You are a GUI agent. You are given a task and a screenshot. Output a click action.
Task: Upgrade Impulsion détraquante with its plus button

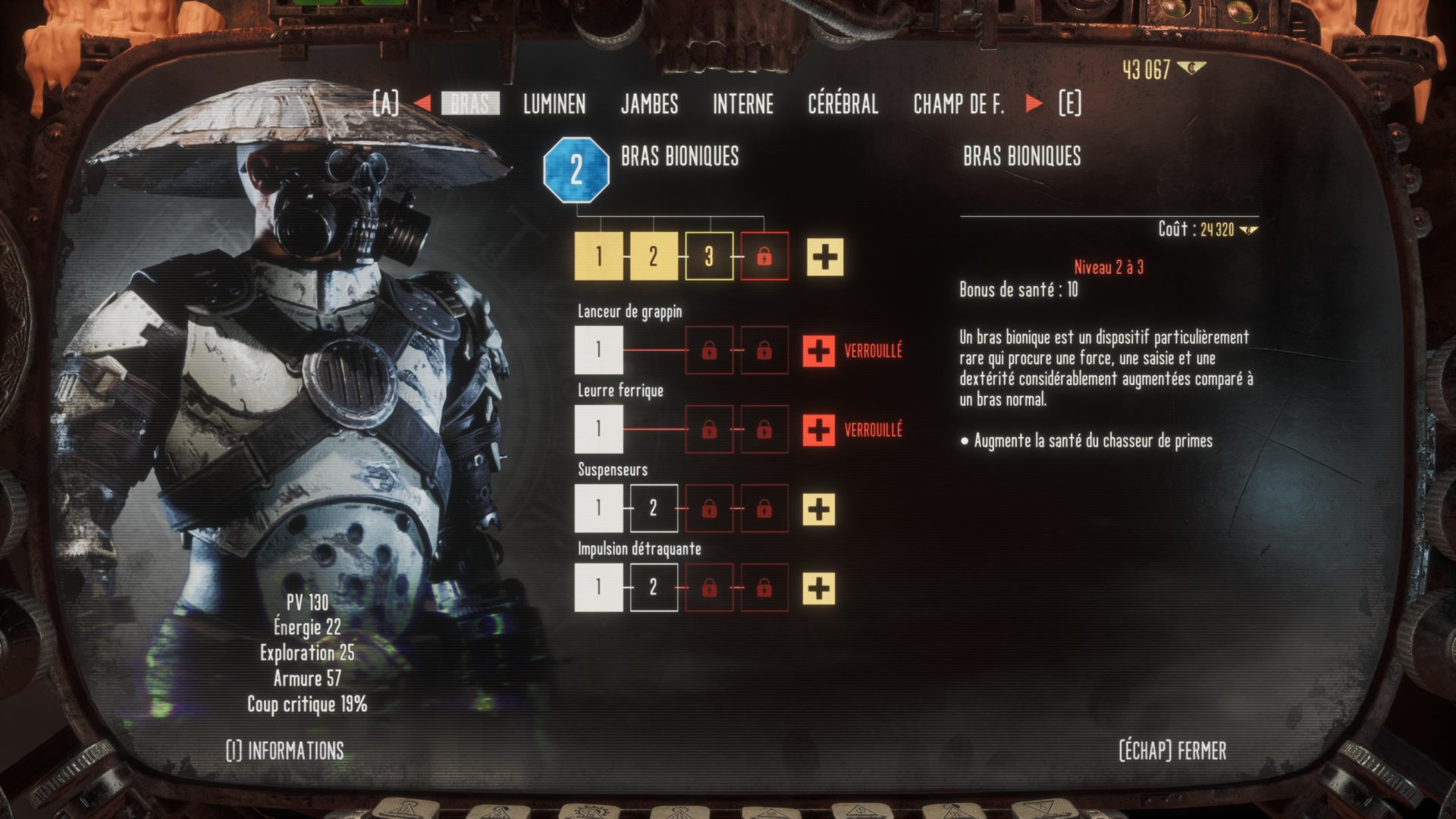click(x=819, y=588)
